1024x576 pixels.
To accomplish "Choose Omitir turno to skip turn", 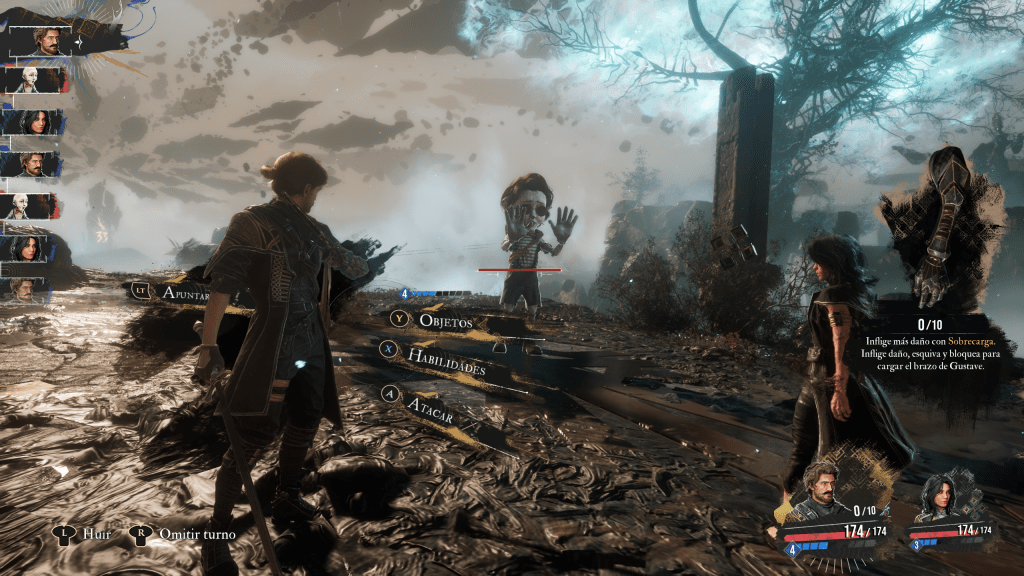I will point(197,534).
